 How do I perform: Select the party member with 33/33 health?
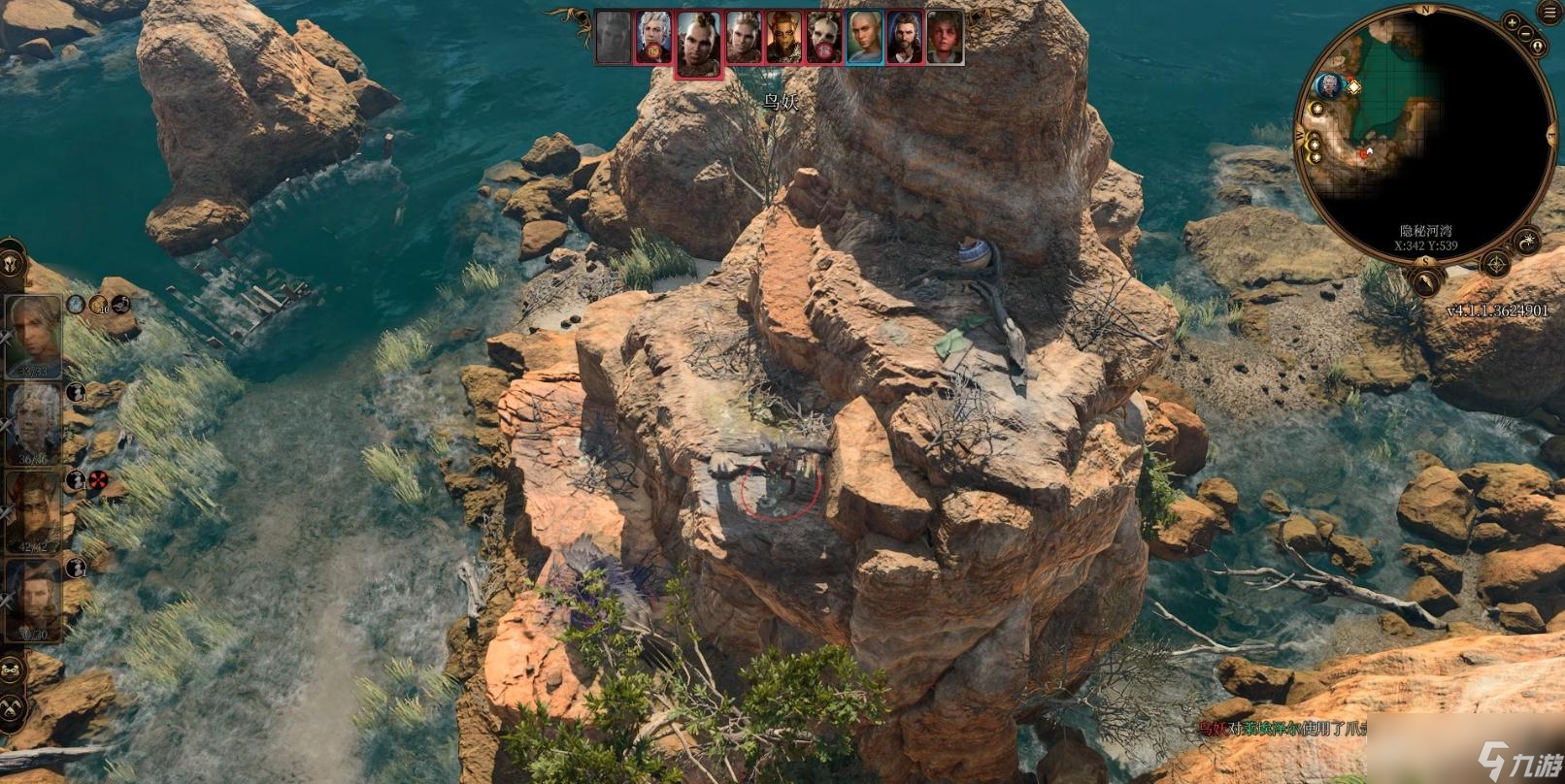33,336
